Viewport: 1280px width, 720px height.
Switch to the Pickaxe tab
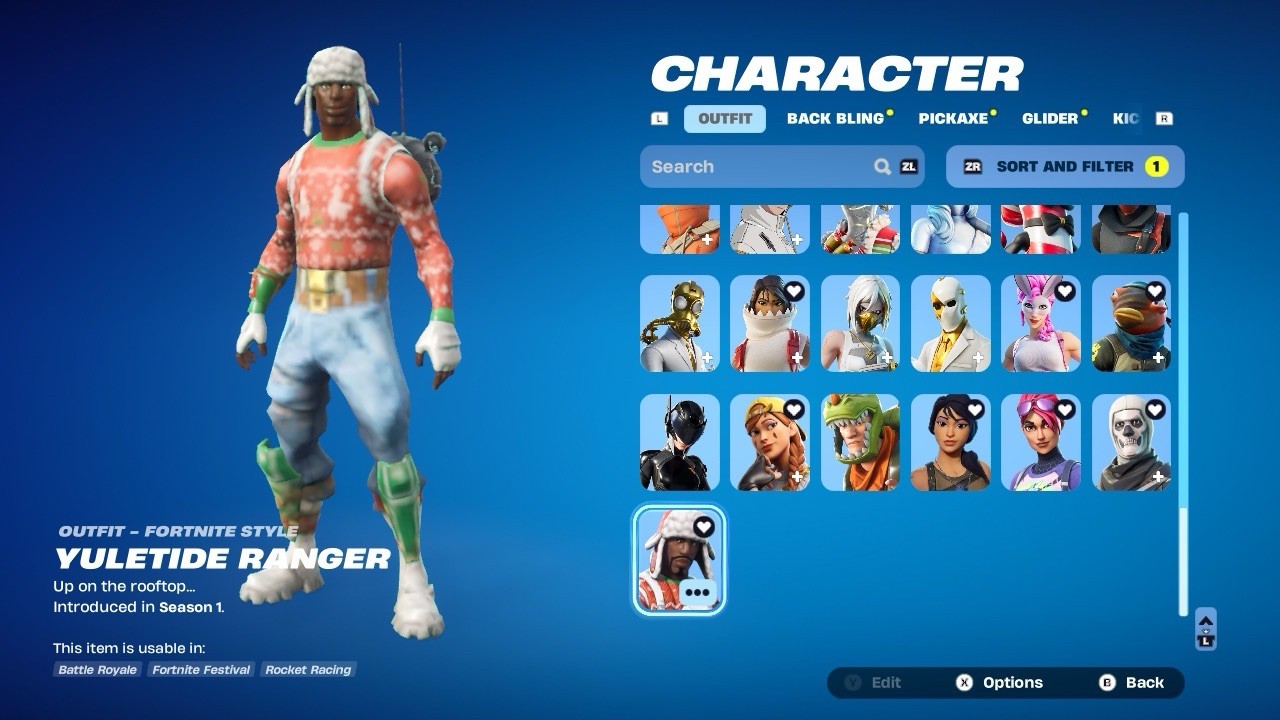(x=953, y=119)
